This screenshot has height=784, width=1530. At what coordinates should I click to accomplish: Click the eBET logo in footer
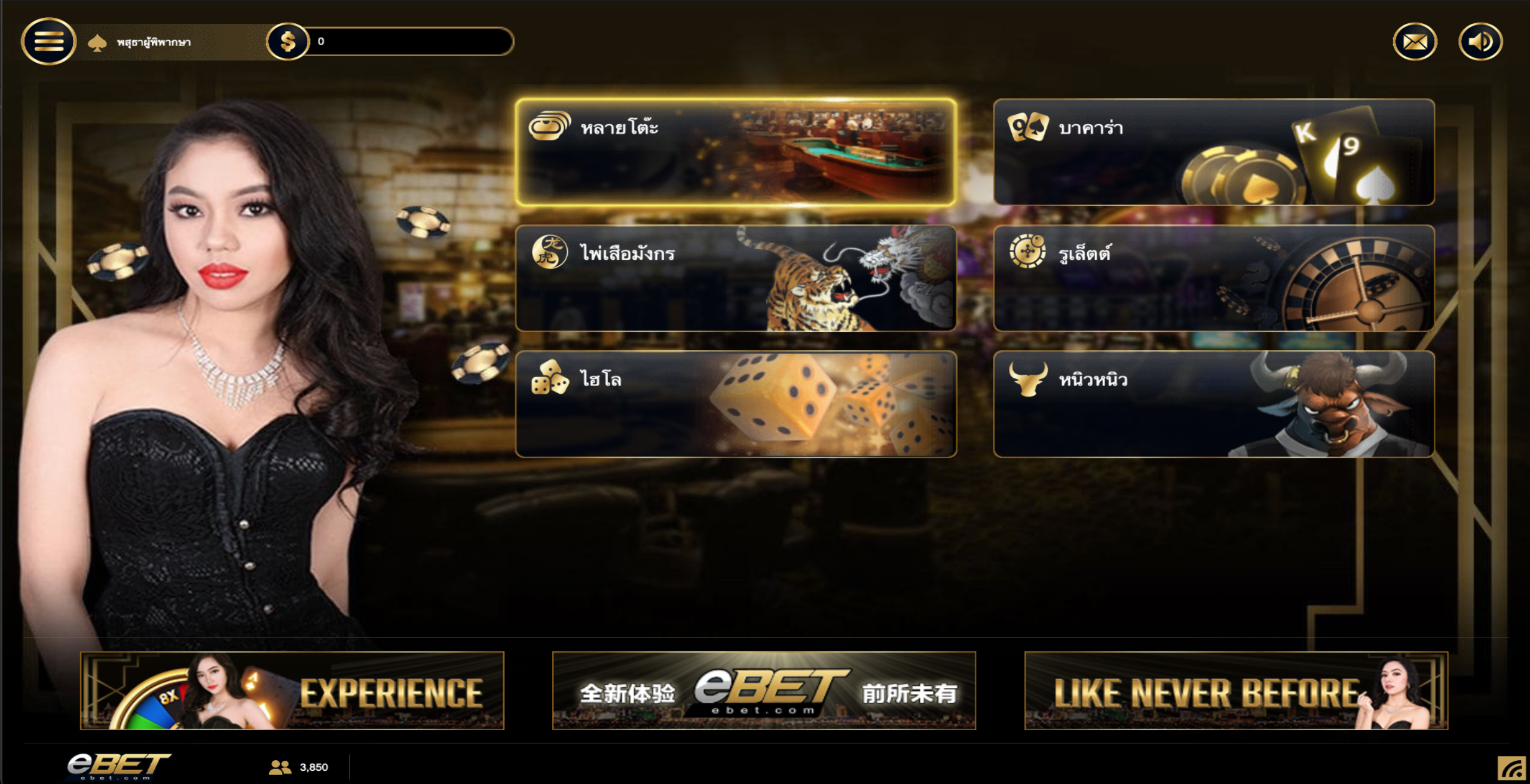point(118,765)
